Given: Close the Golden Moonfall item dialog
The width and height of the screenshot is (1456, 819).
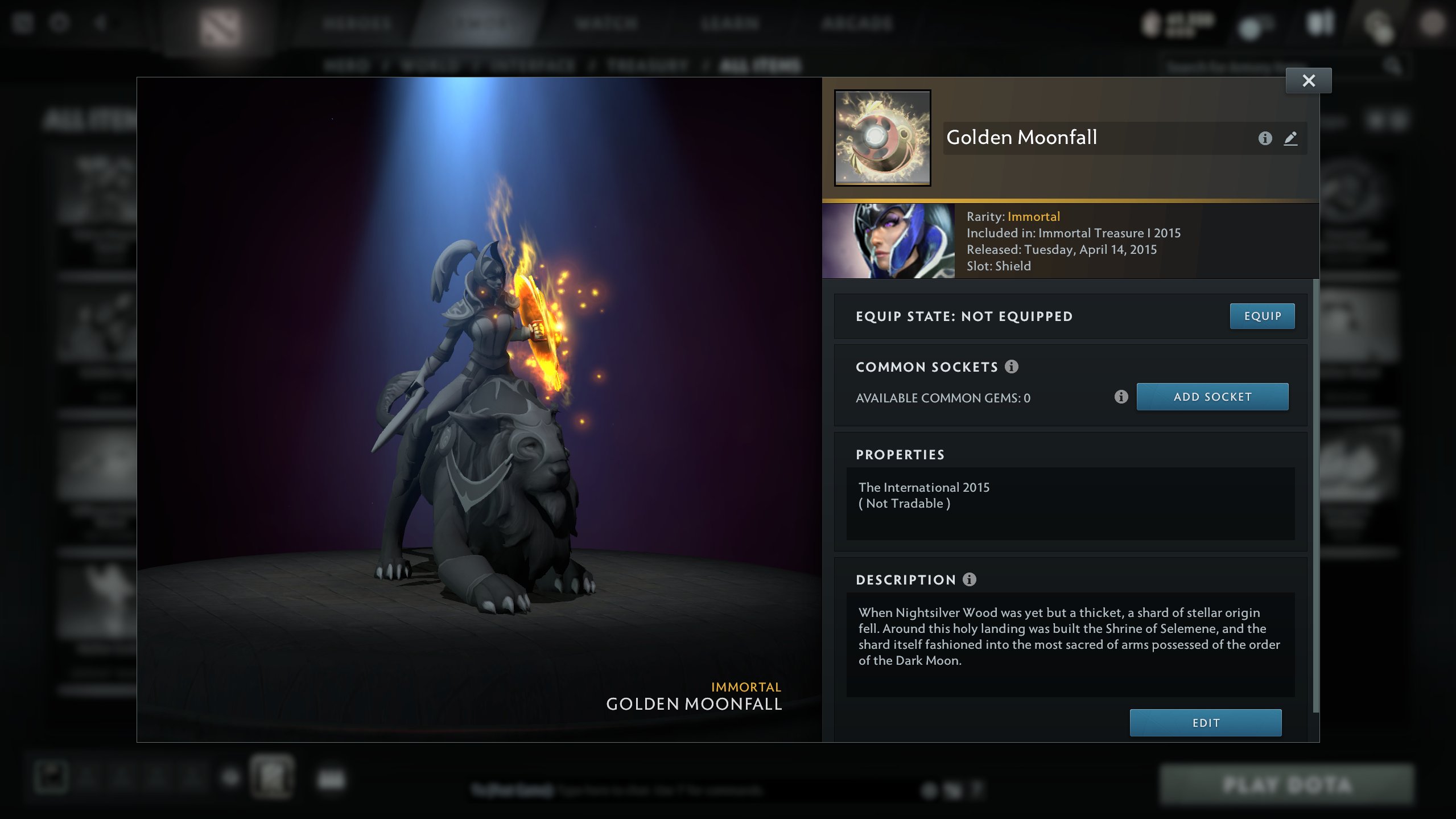Looking at the screenshot, I should tap(1308, 81).
